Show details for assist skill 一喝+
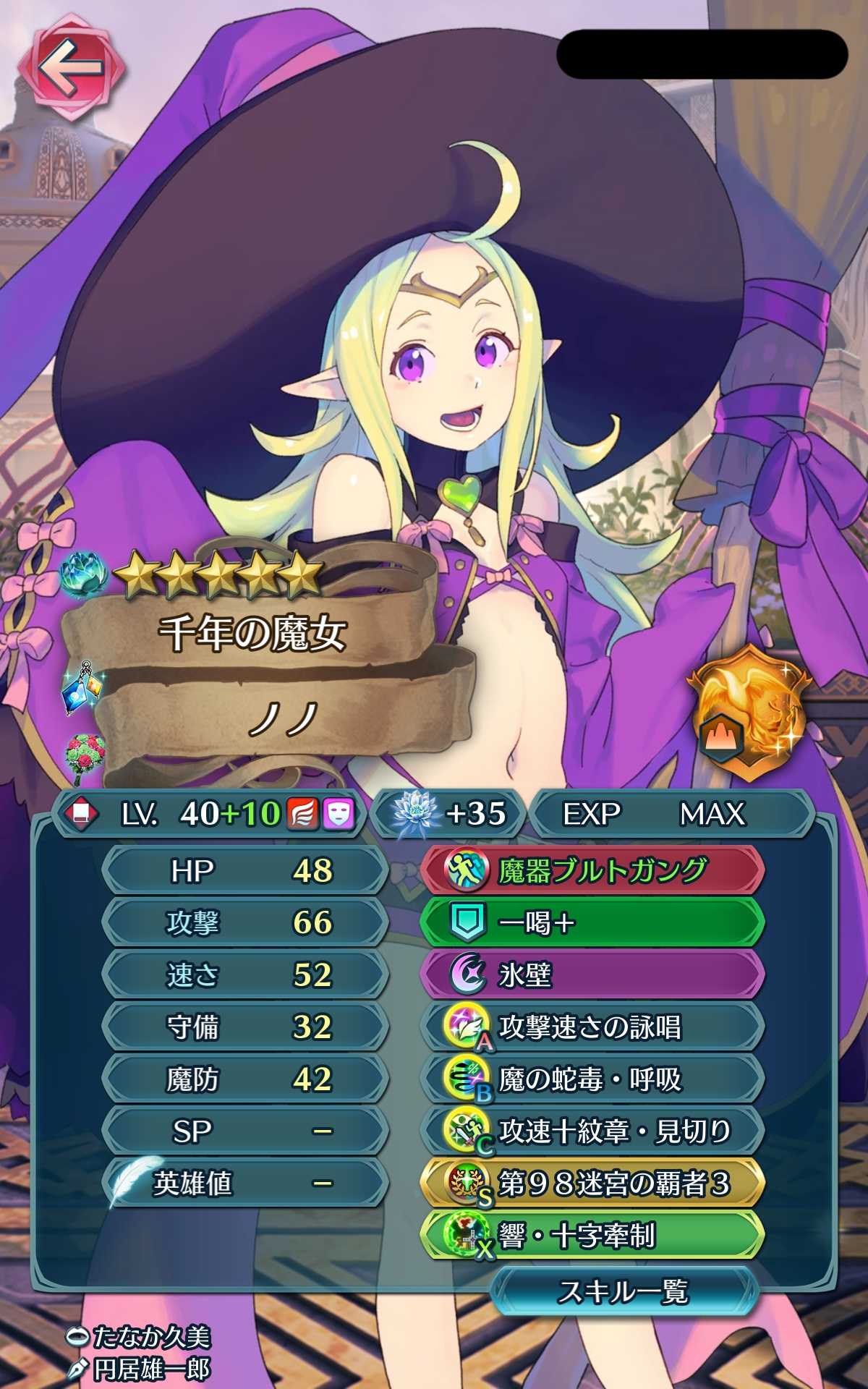This screenshot has height=1389, width=868. point(592,922)
